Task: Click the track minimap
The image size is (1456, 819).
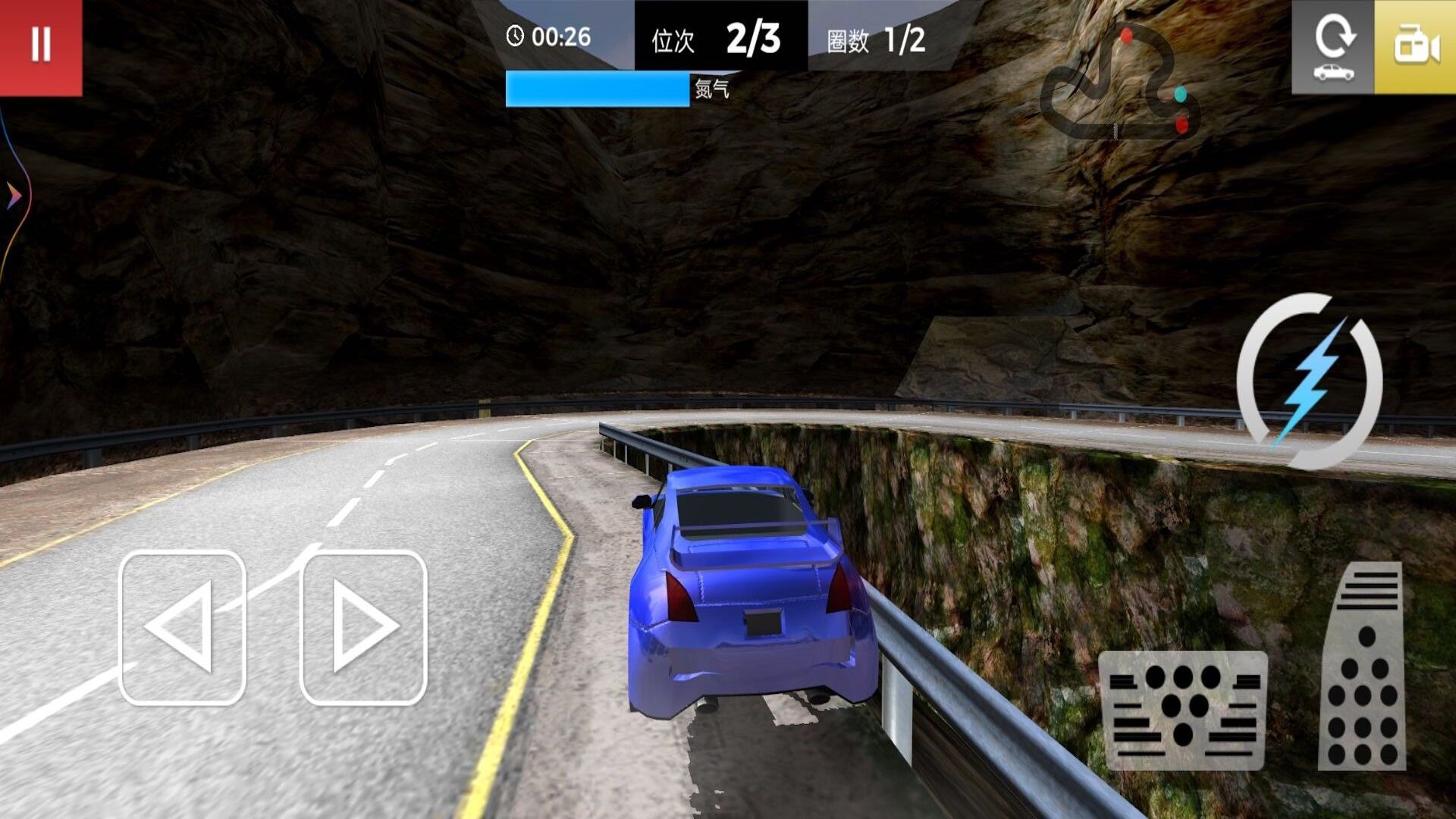Action: coord(1120,83)
